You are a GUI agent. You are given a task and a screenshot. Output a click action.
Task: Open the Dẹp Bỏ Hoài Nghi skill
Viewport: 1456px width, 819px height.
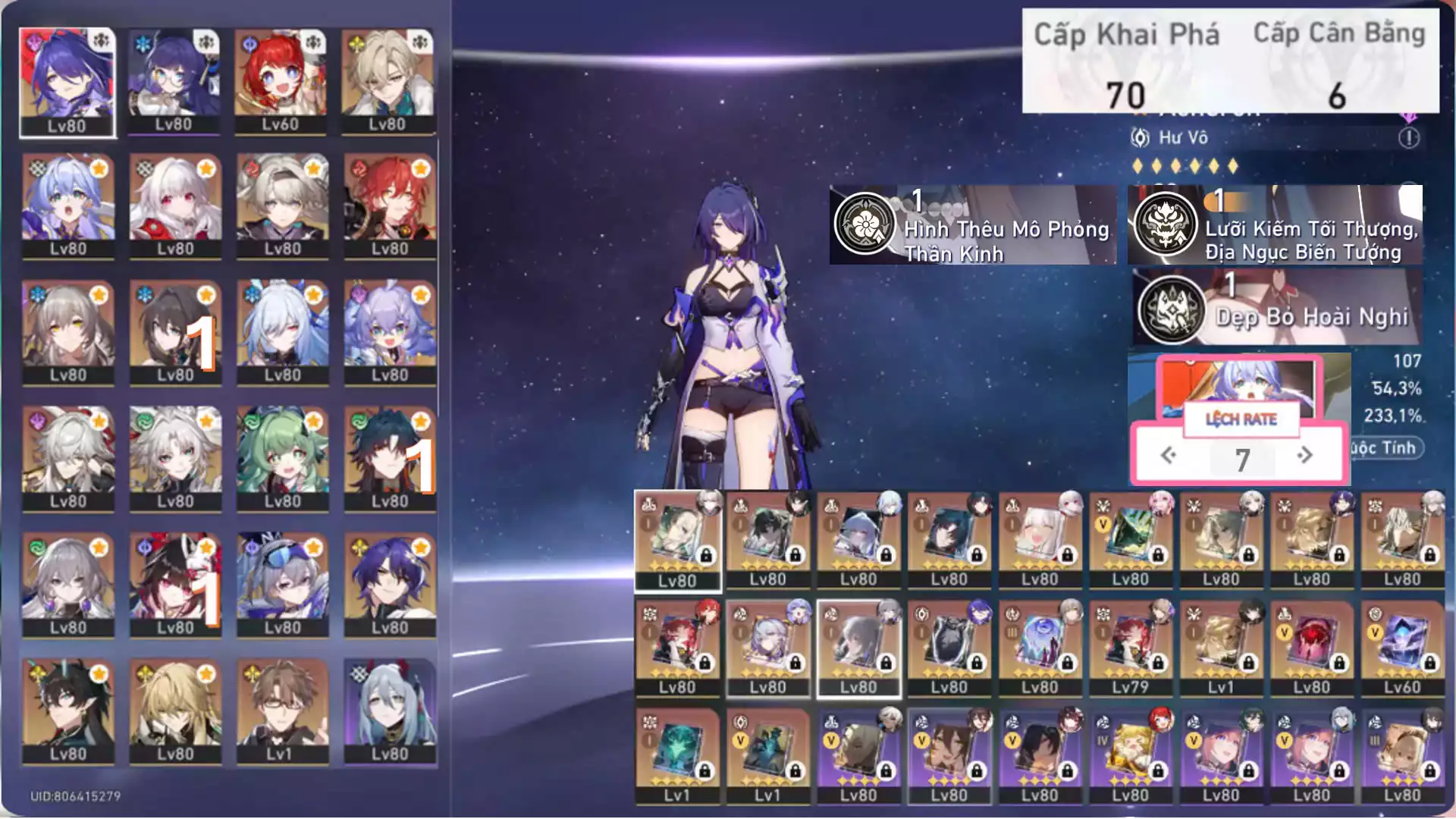[1276, 309]
